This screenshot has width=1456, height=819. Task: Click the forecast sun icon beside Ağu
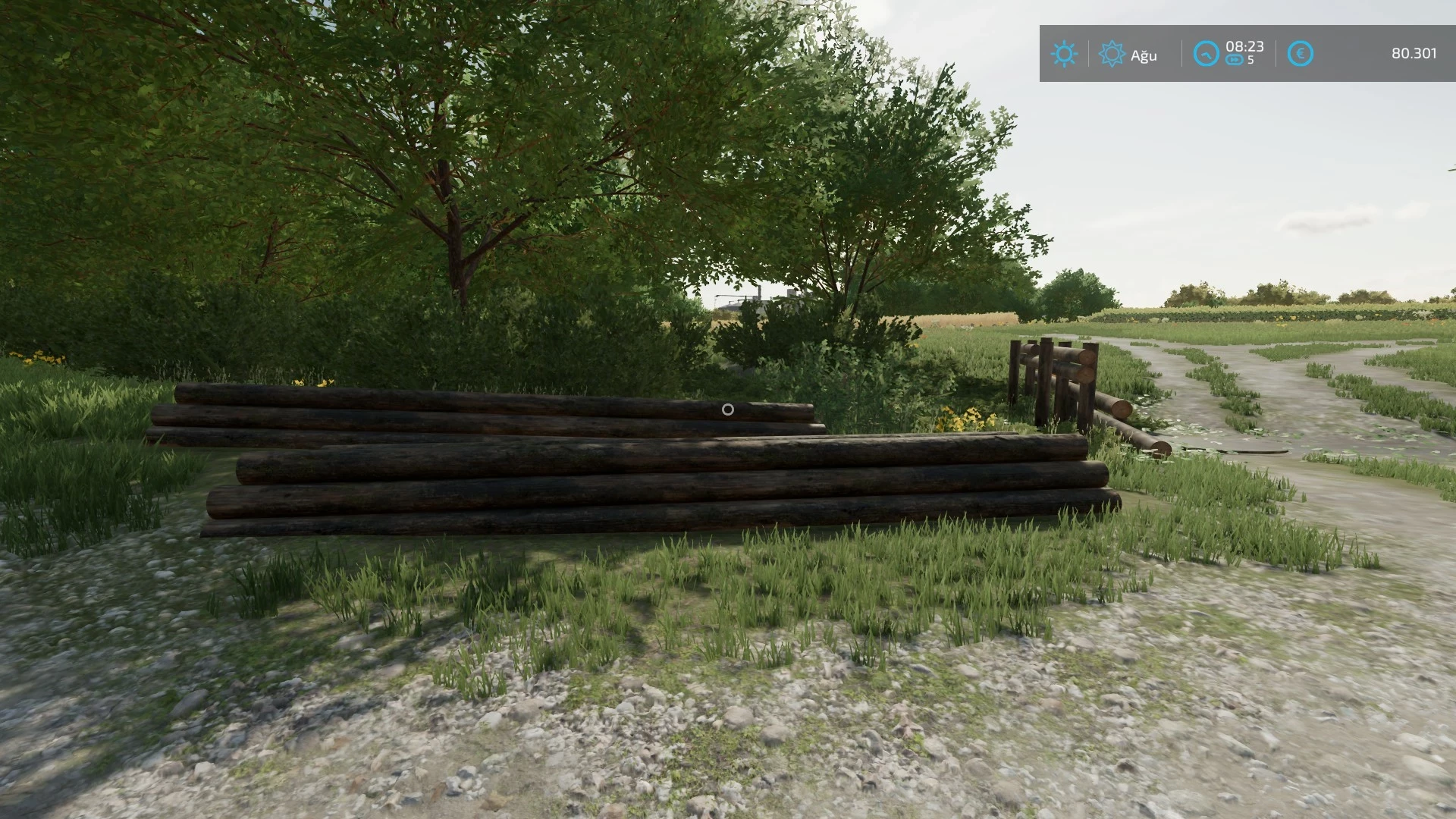click(x=1112, y=54)
